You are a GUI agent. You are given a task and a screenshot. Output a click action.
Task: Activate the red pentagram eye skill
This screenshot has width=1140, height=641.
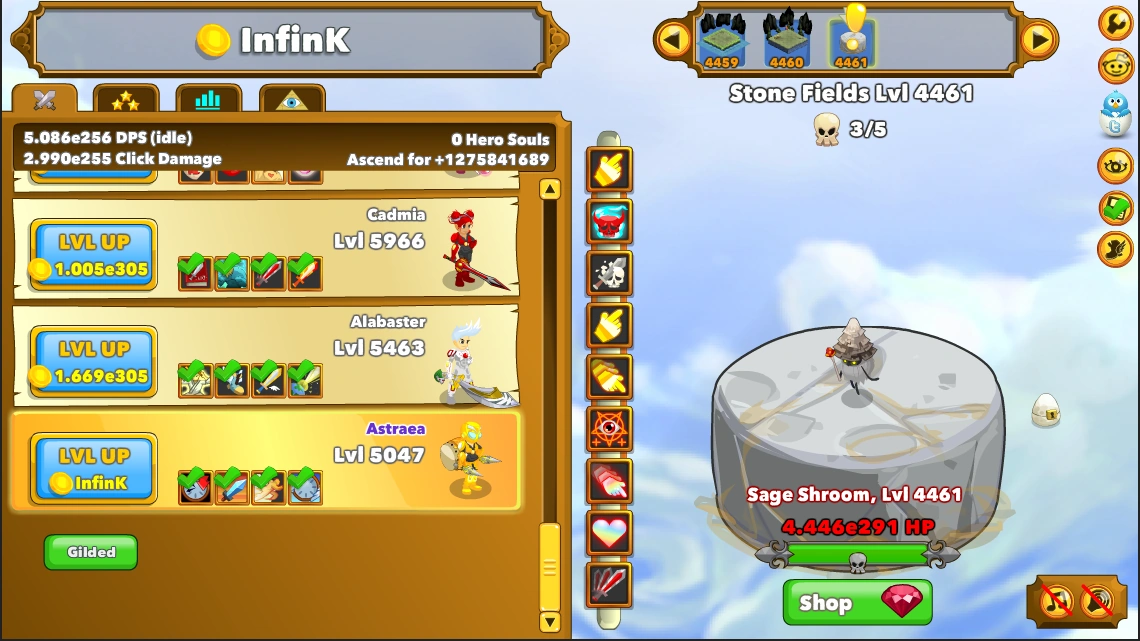point(609,428)
